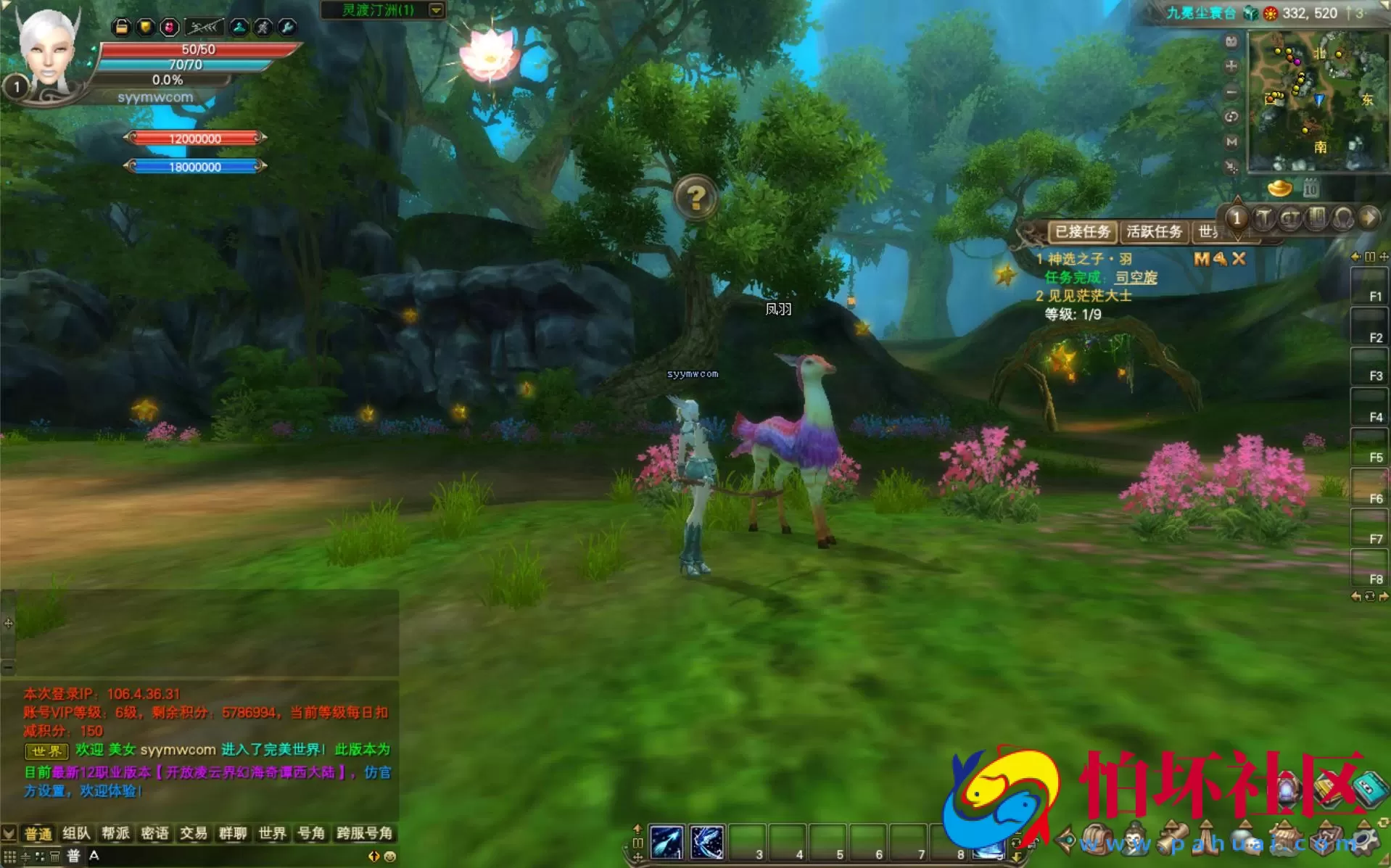Click the 司空旋 quest NPC link

1136,277
